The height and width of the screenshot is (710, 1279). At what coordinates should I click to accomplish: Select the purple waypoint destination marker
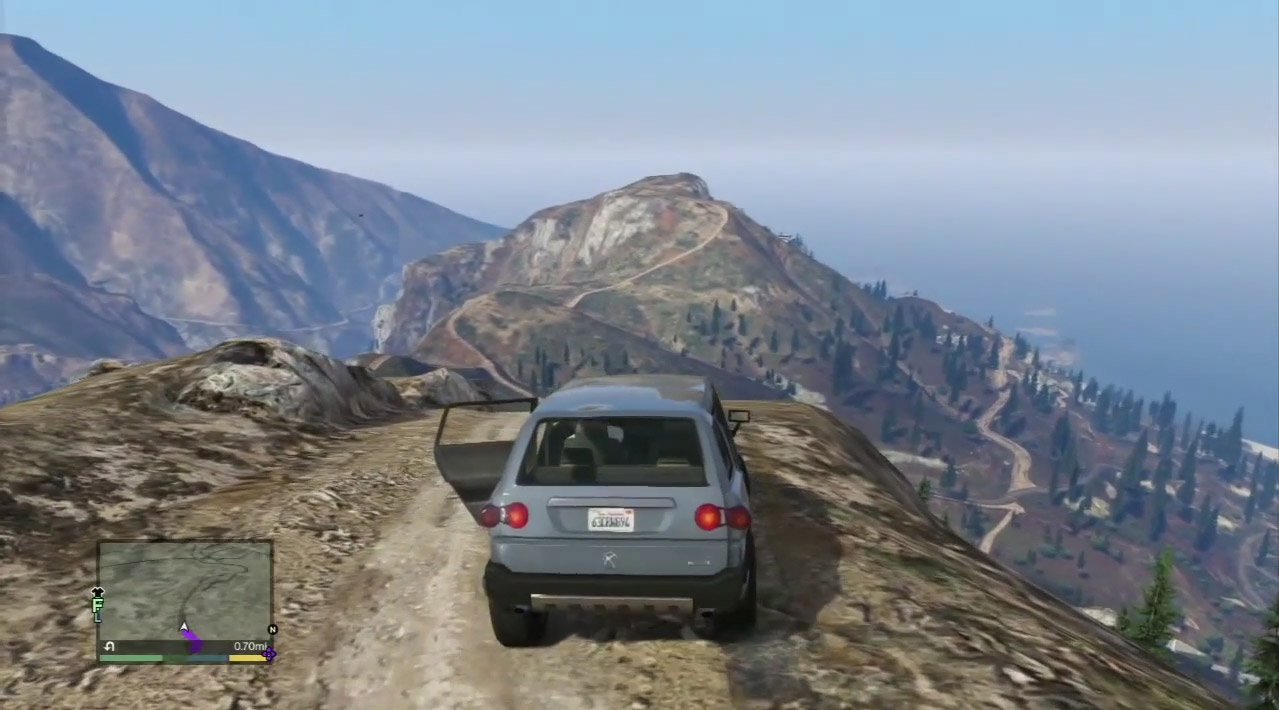268,655
